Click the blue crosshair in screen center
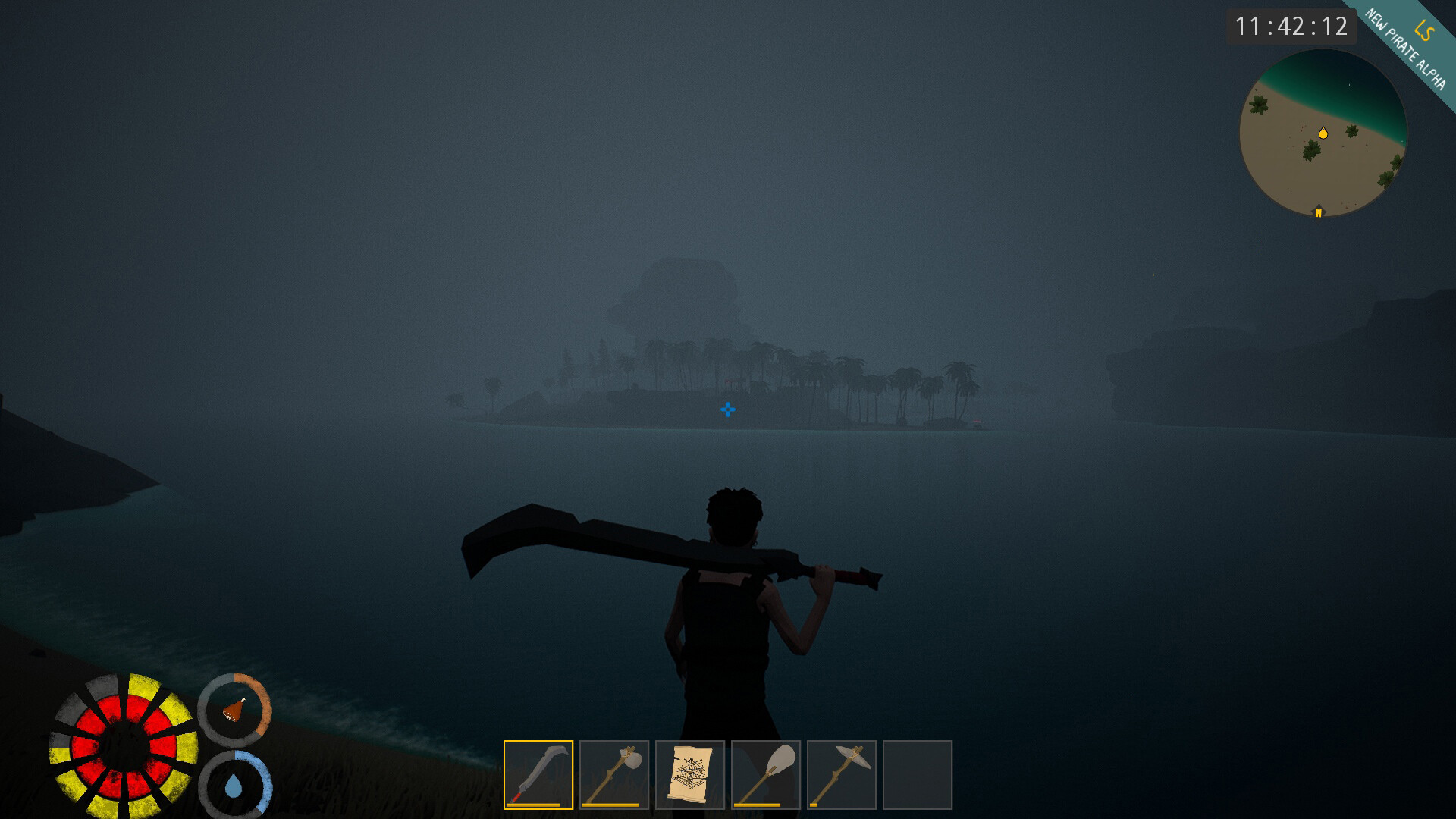This screenshot has height=819, width=1456. 727,409
